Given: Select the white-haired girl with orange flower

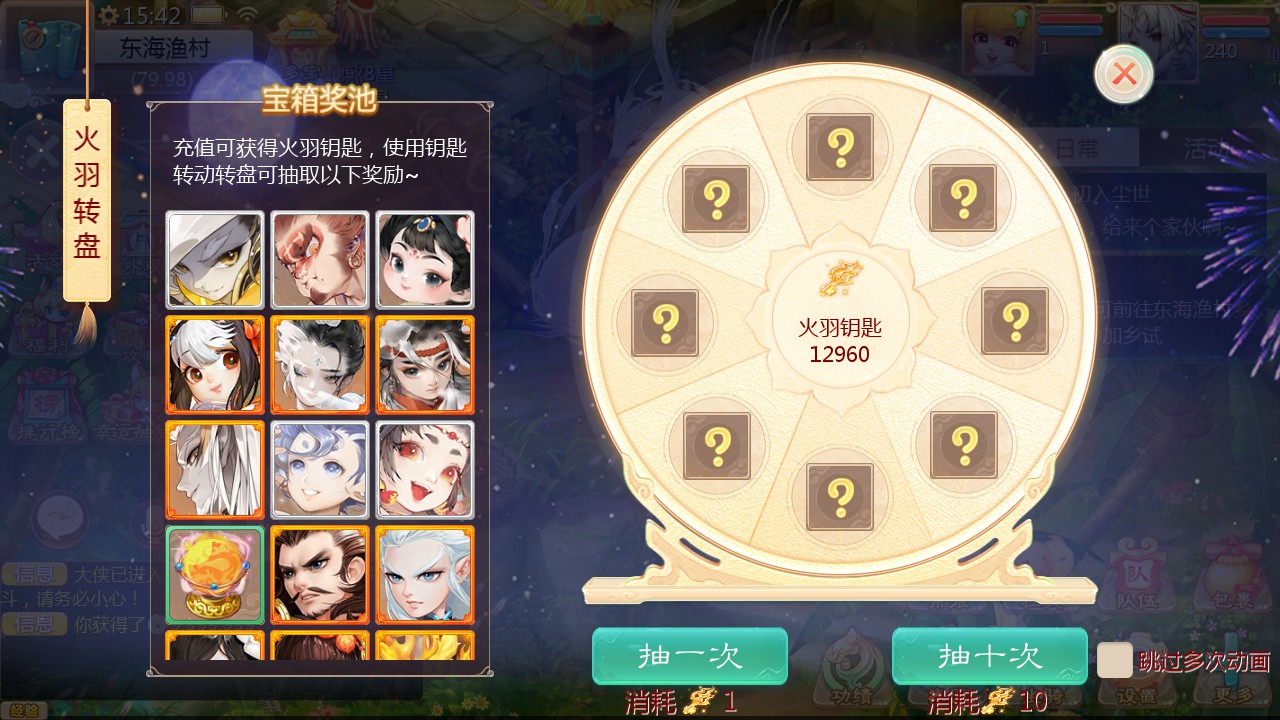Looking at the screenshot, I should 215,365.
